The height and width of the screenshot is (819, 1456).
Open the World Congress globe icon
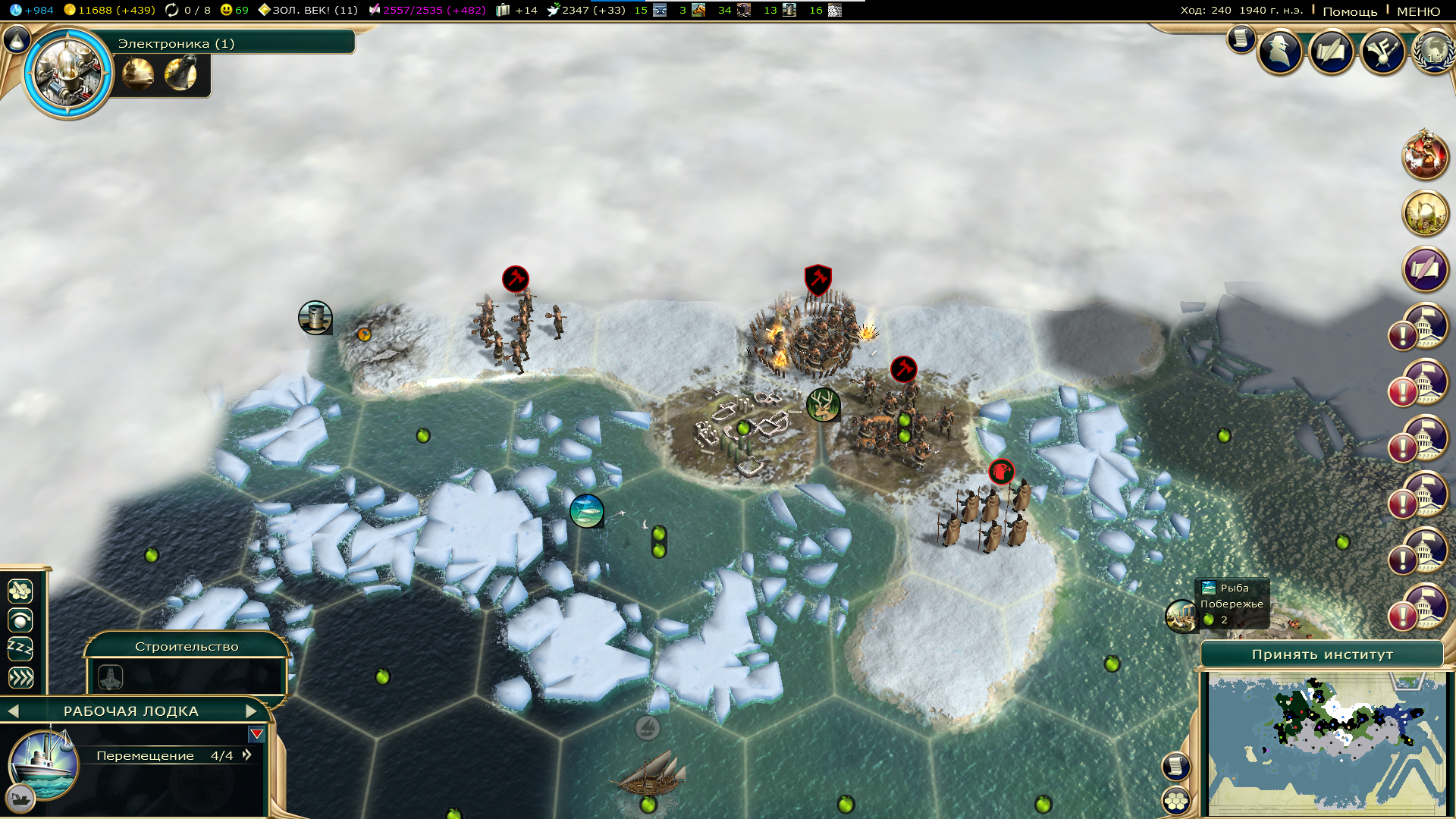(1433, 52)
